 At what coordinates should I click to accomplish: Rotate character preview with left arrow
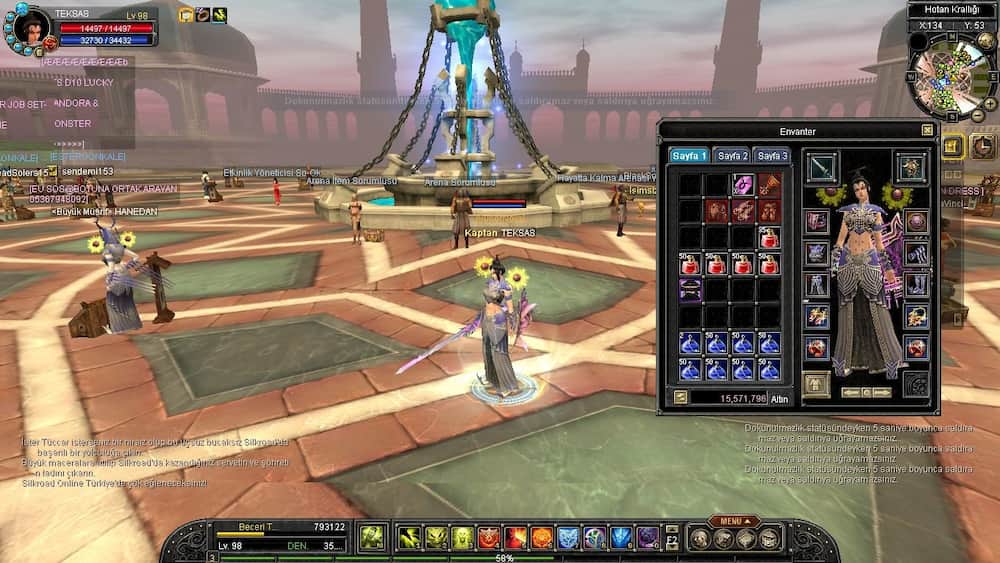coord(848,392)
